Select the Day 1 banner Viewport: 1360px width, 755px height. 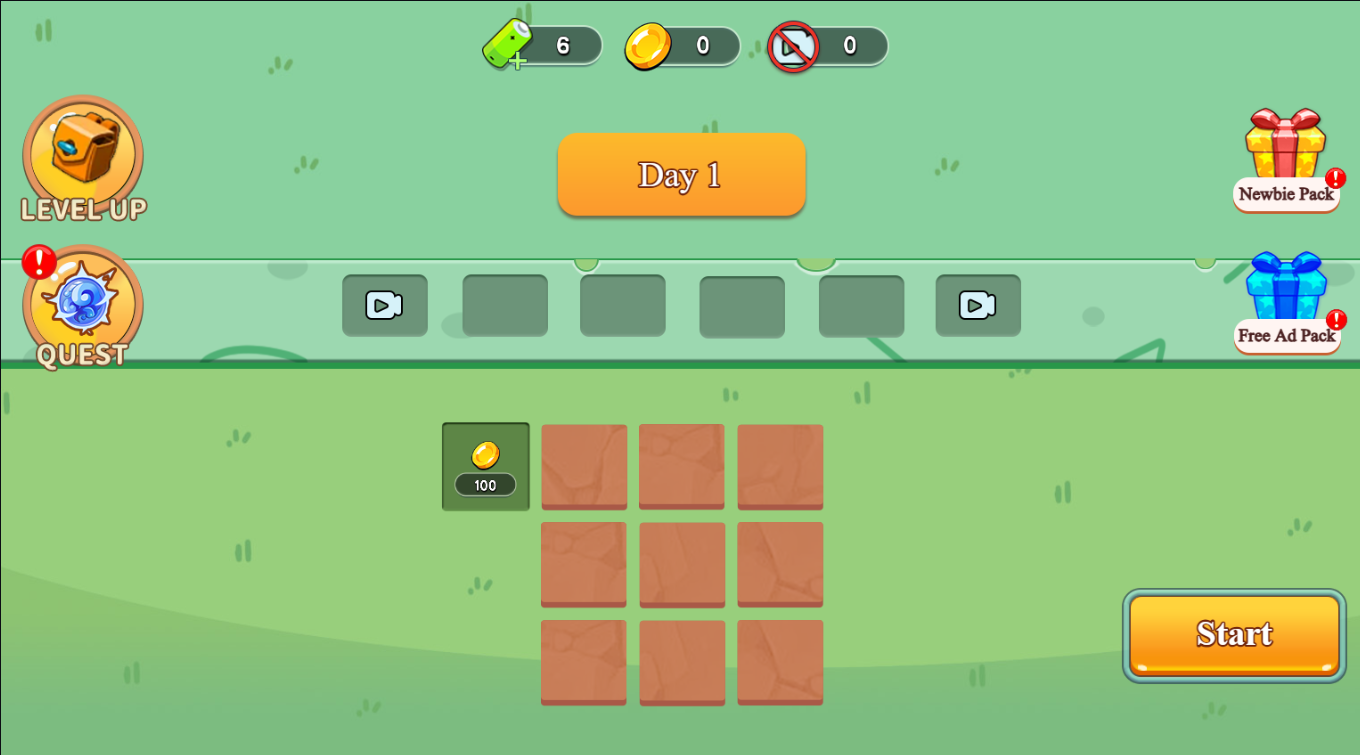point(681,175)
